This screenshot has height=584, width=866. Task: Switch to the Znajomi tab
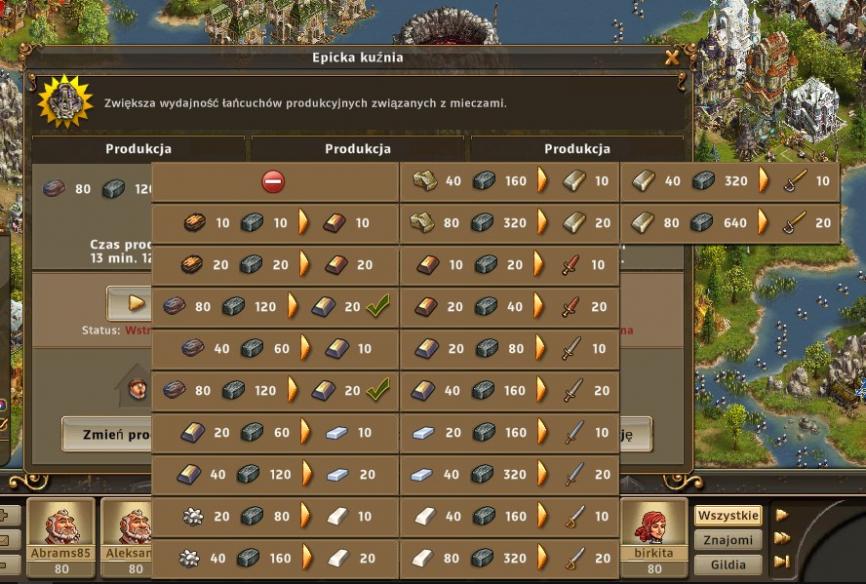(727, 540)
